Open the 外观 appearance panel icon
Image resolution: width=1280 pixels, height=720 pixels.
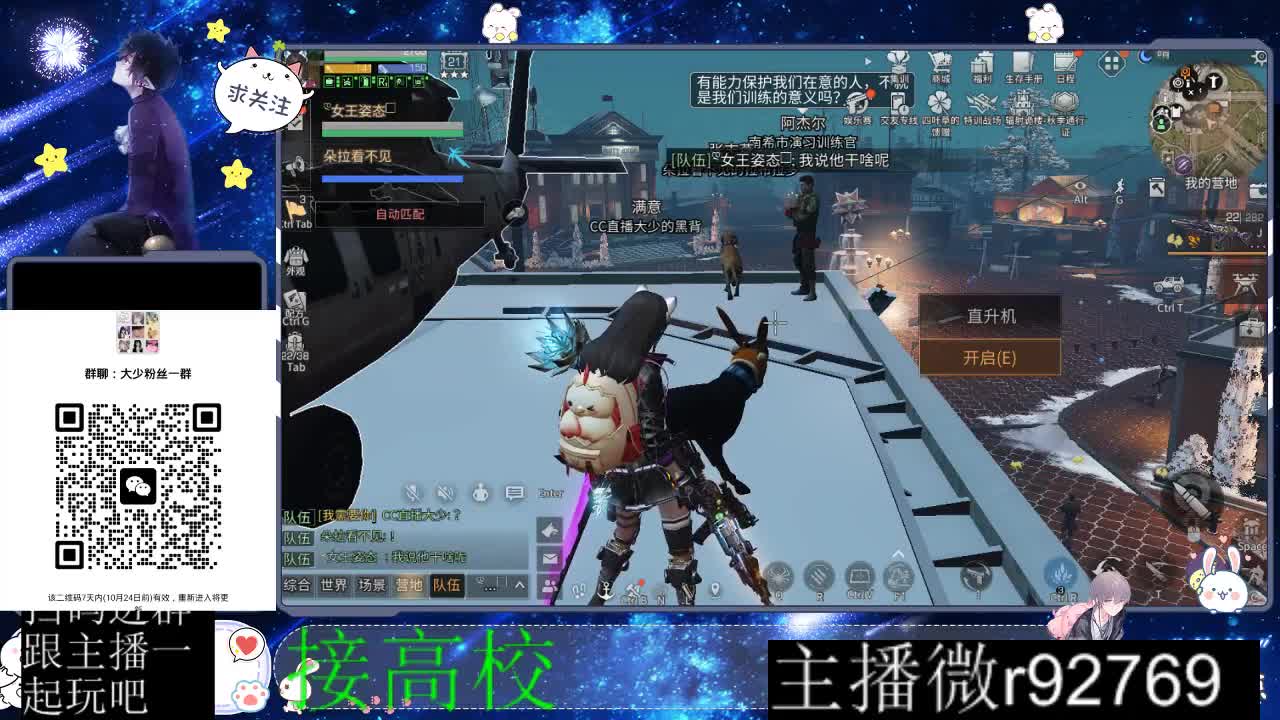point(295,256)
